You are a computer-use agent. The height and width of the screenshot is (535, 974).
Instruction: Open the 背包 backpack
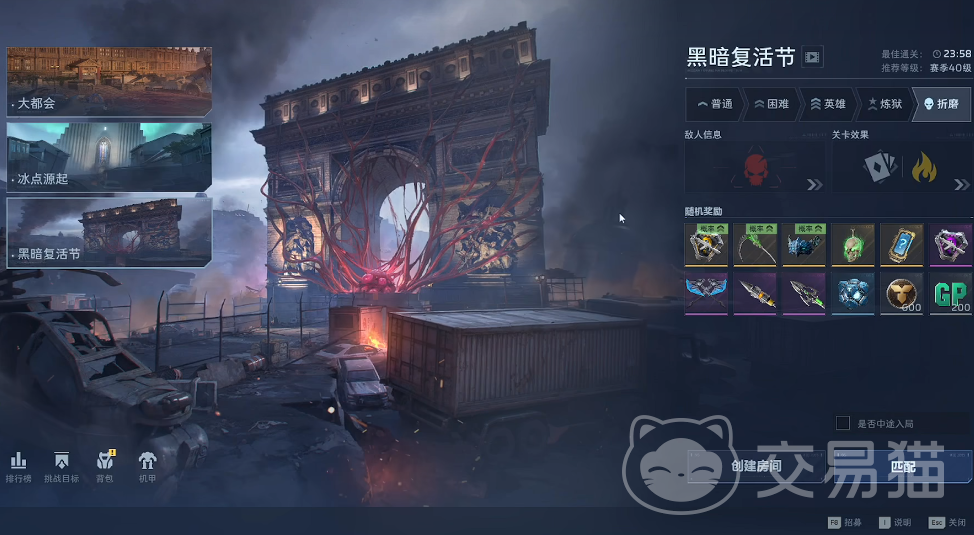click(105, 466)
